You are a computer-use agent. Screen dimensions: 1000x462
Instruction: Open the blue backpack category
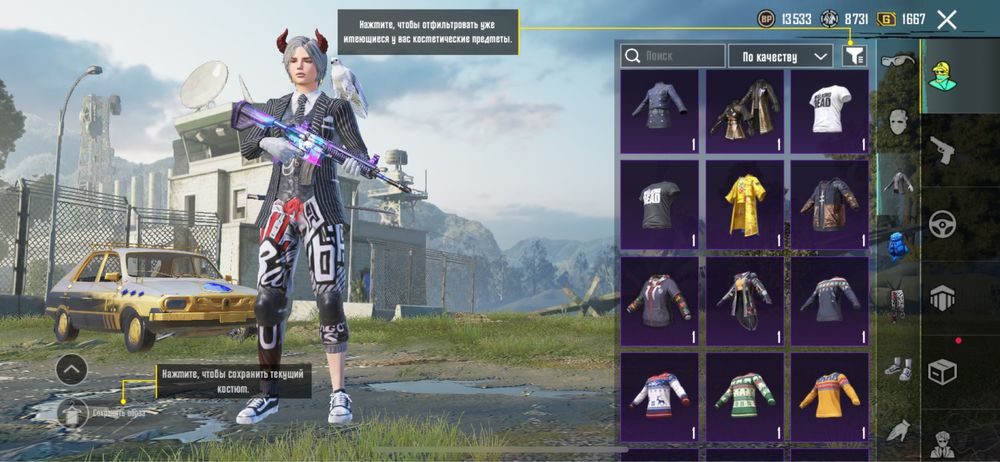(896, 244)
